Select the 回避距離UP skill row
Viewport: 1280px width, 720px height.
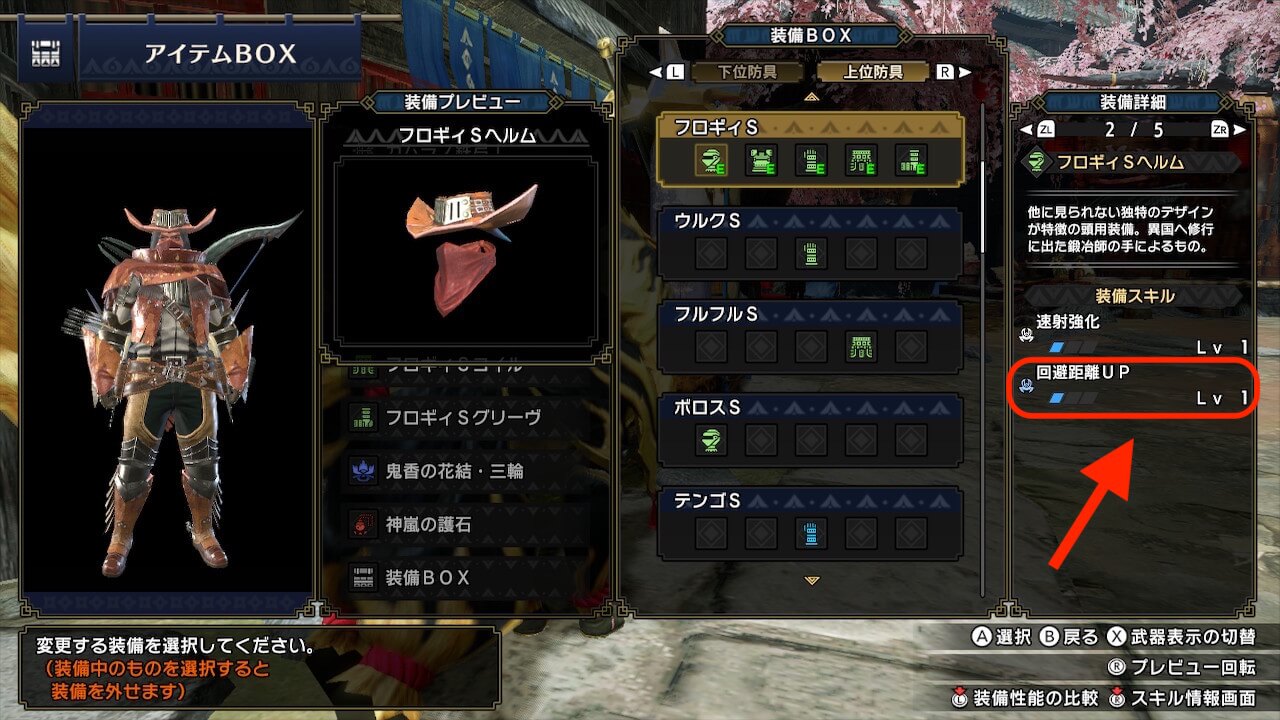(1134, 386)
